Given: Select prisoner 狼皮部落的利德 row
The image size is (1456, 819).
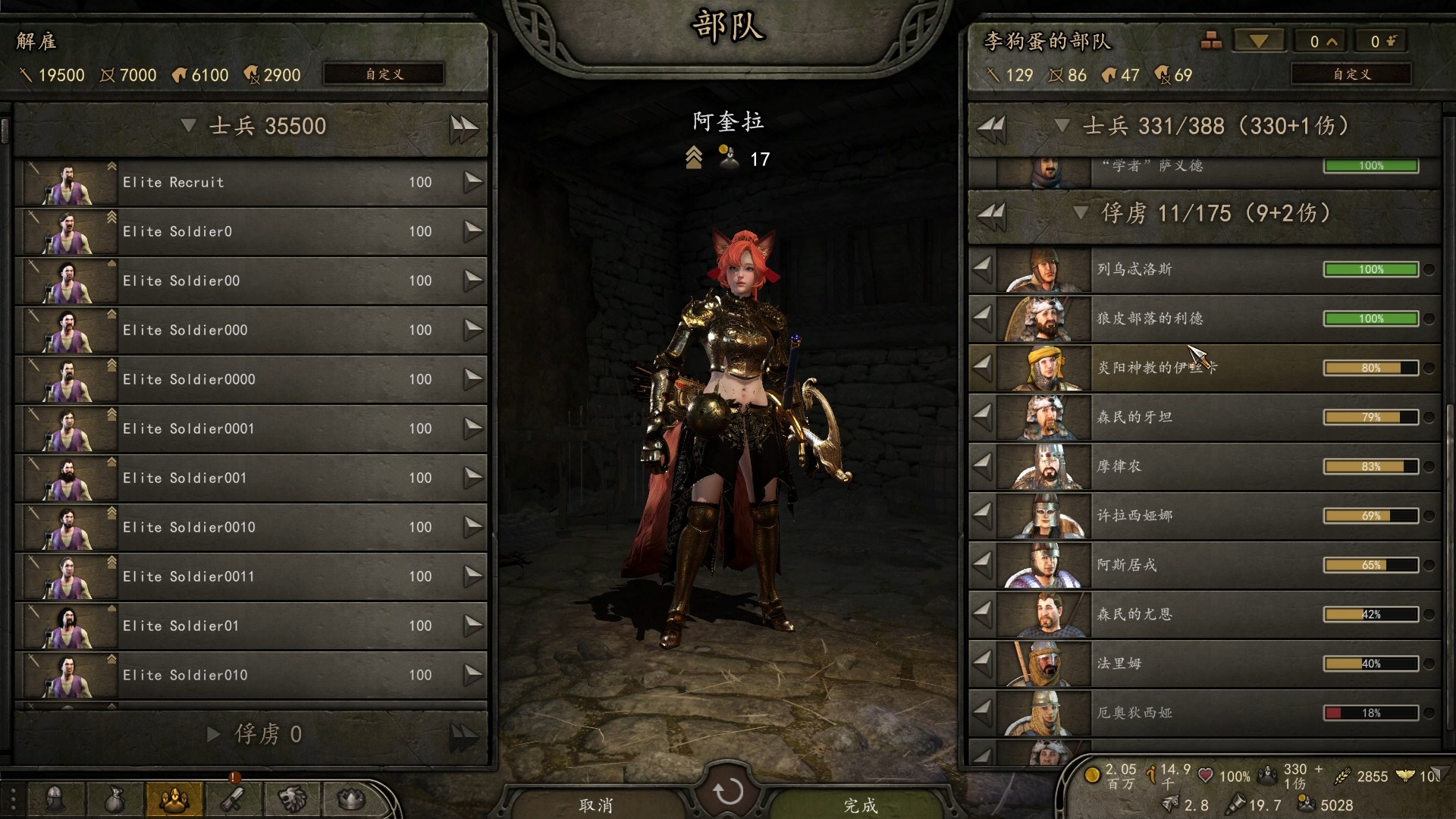Looking at the screenshot, I should pos(1206,319).
